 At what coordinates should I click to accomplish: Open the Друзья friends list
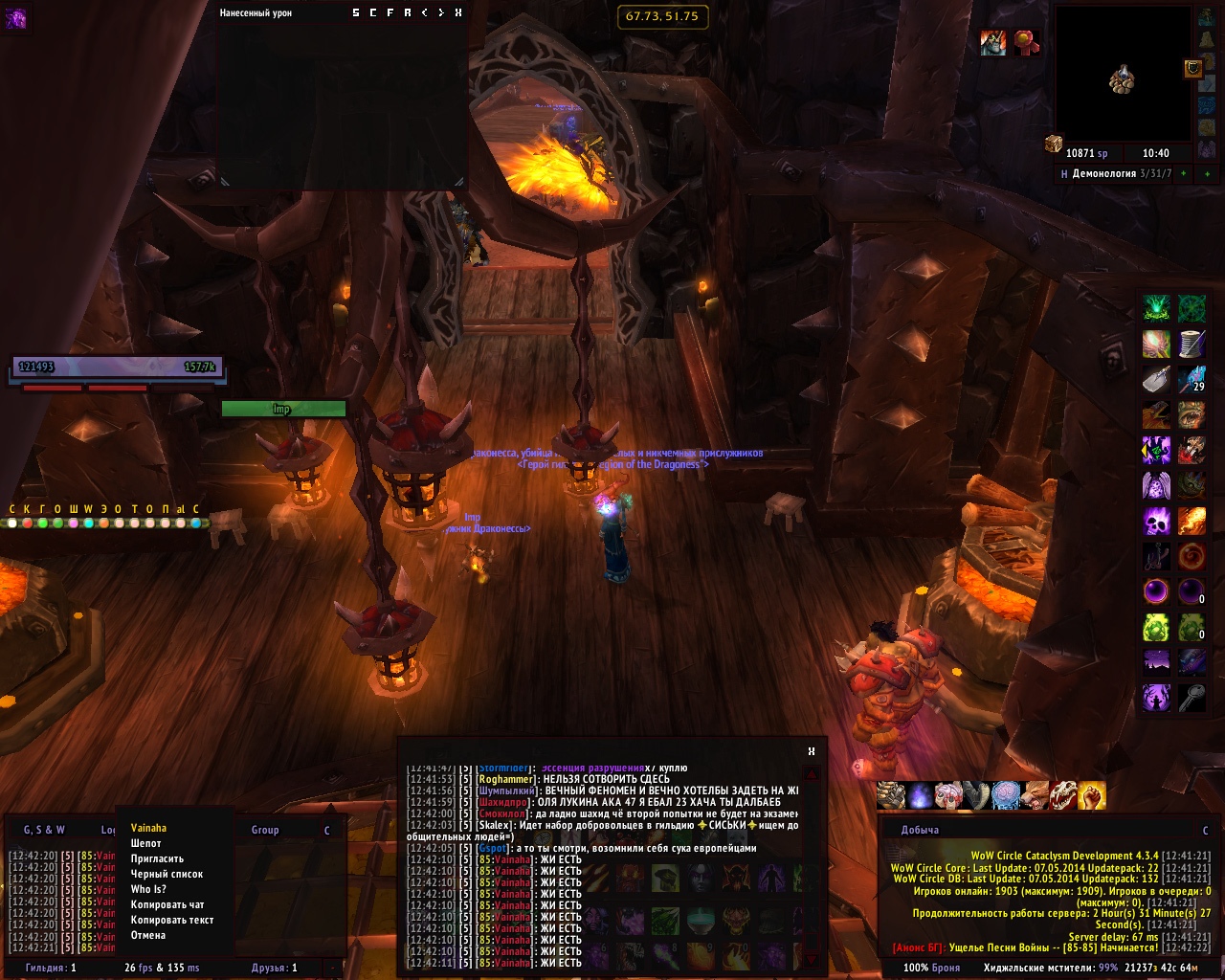275,968
